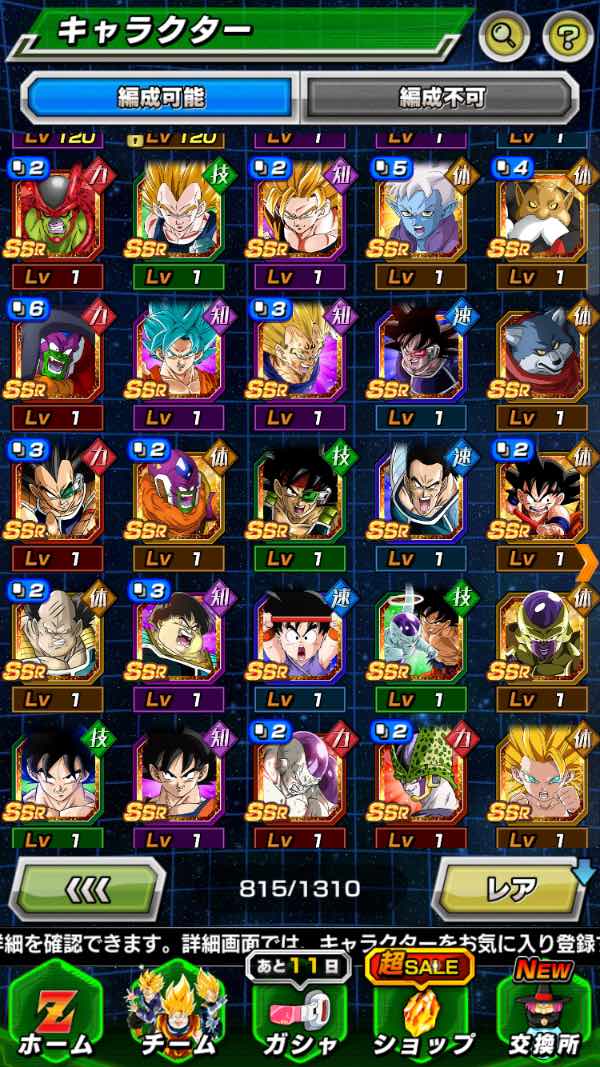
Task: Open the ガシャ summon menu
Action: tap(298, 1010)
